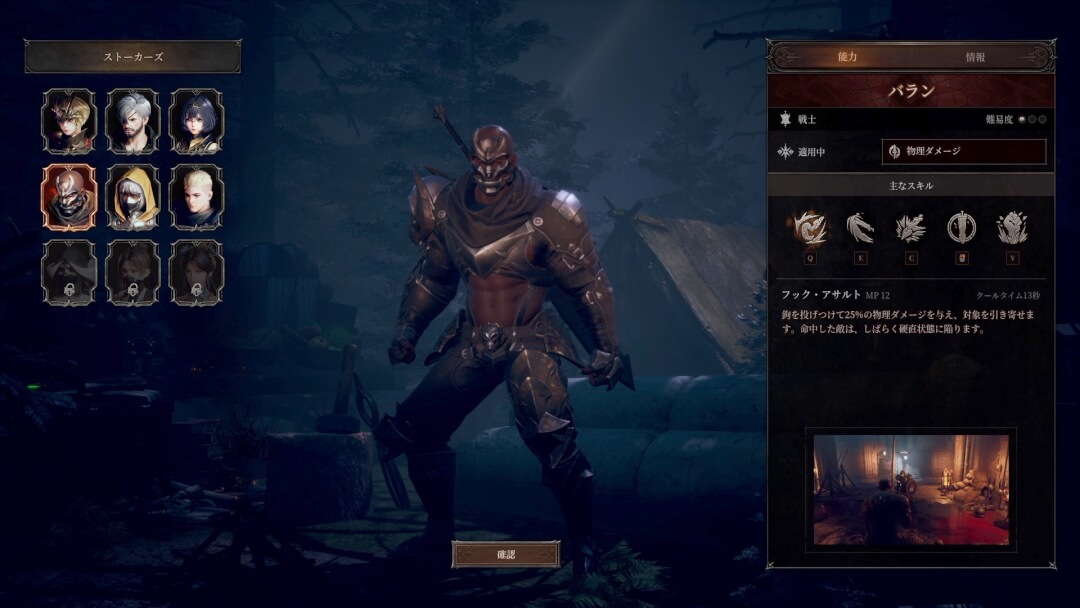Show the circled sword skill icon

961,228
